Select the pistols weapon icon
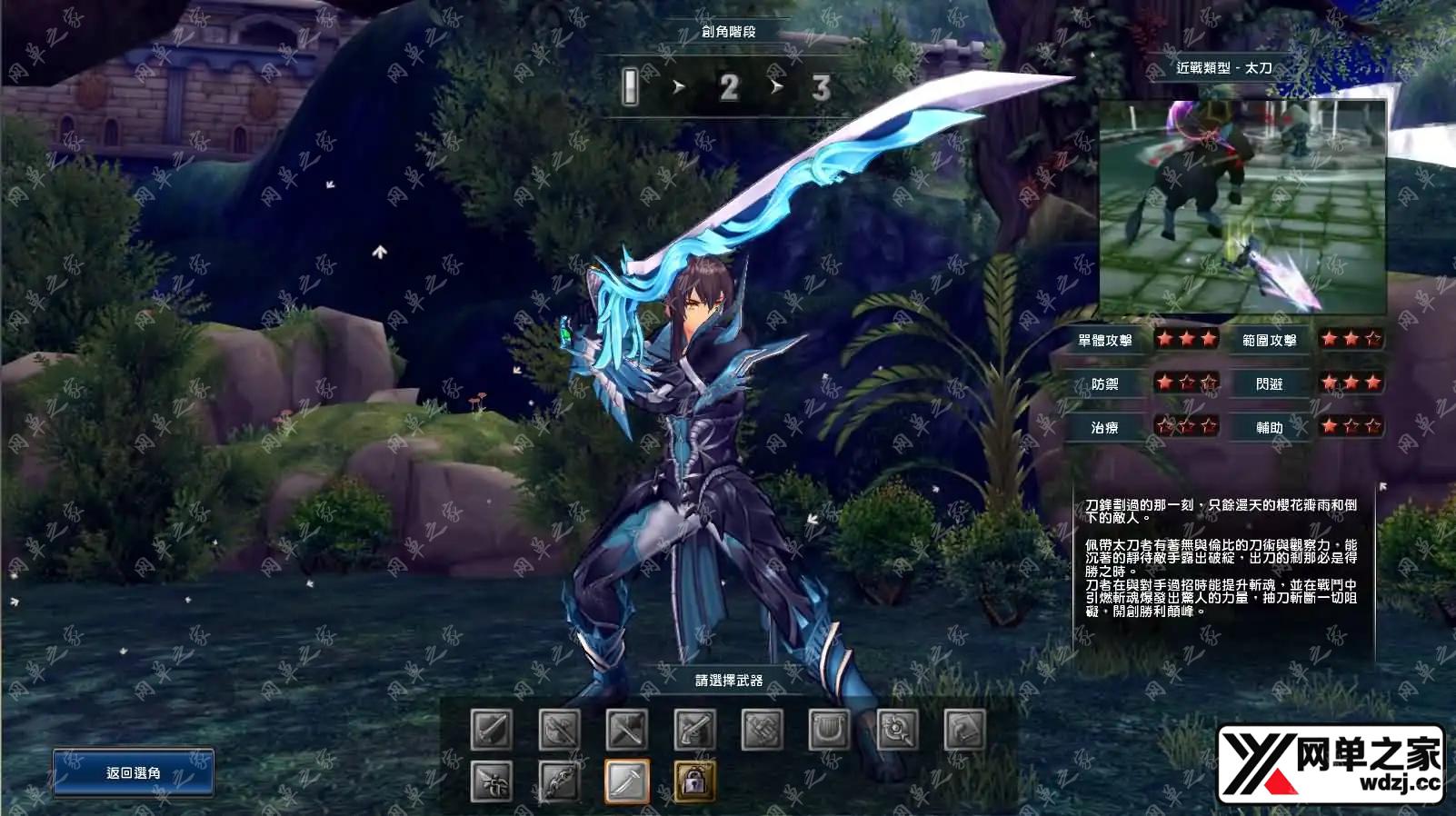Image resolution: width=1456 pixels, height=816 pixels. point(695,729)
